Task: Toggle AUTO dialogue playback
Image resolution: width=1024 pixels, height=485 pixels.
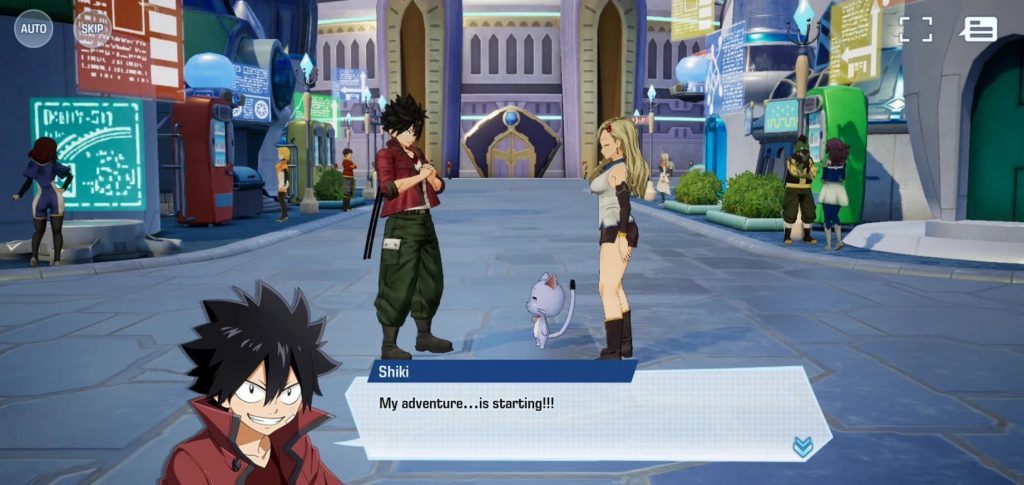Action: [33, 29]
